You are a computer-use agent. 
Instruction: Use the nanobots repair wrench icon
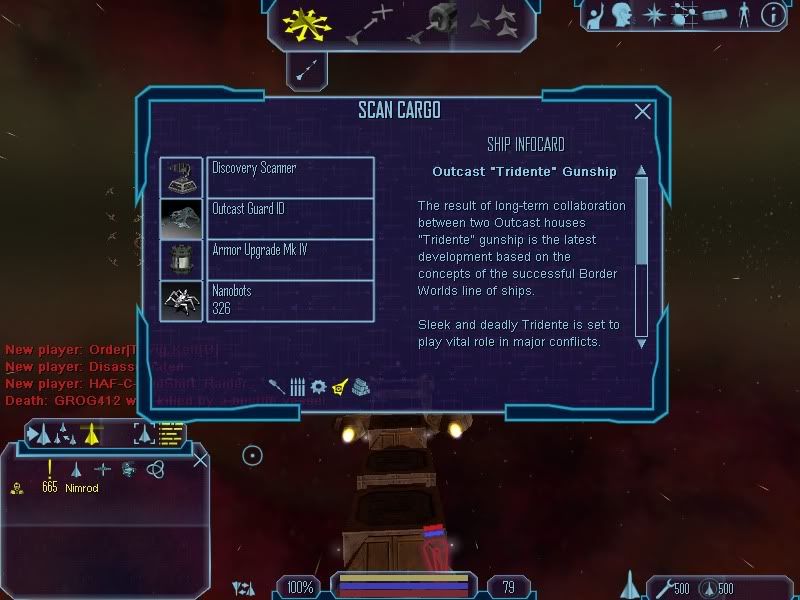tap(661, 587)
